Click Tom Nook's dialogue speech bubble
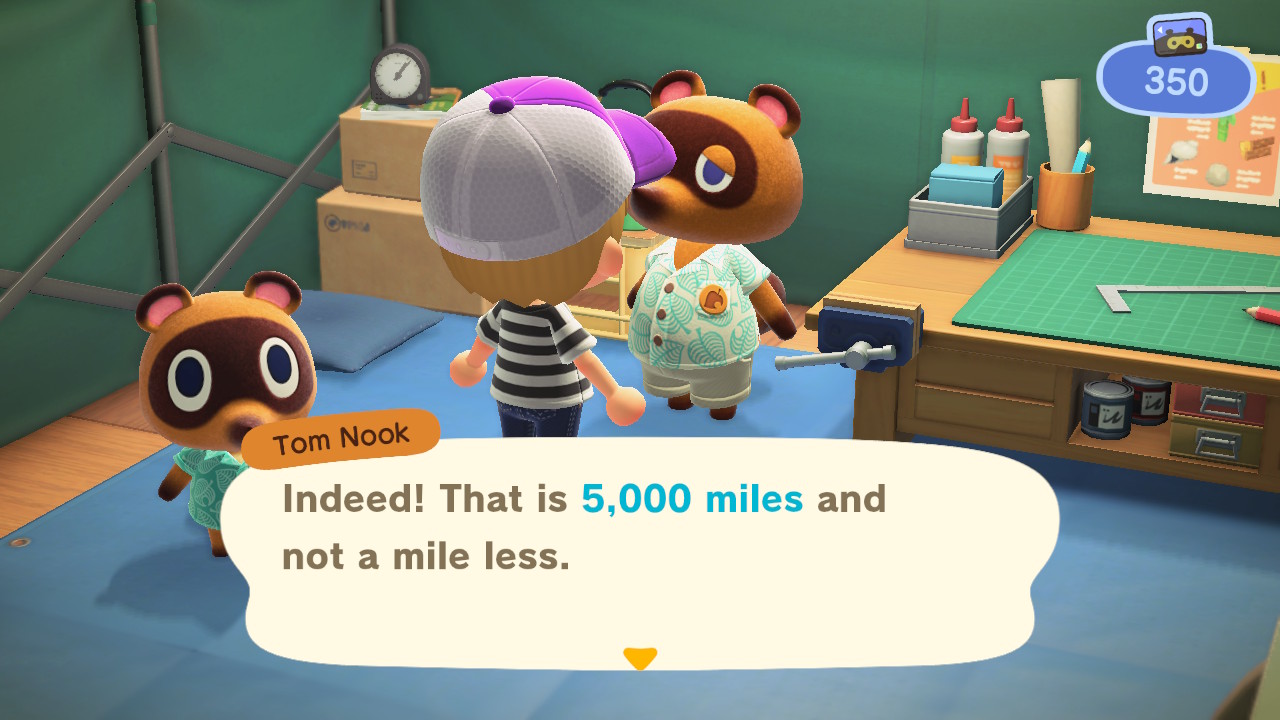Screen dimensions: 1280x720 (x=640, y=550)
